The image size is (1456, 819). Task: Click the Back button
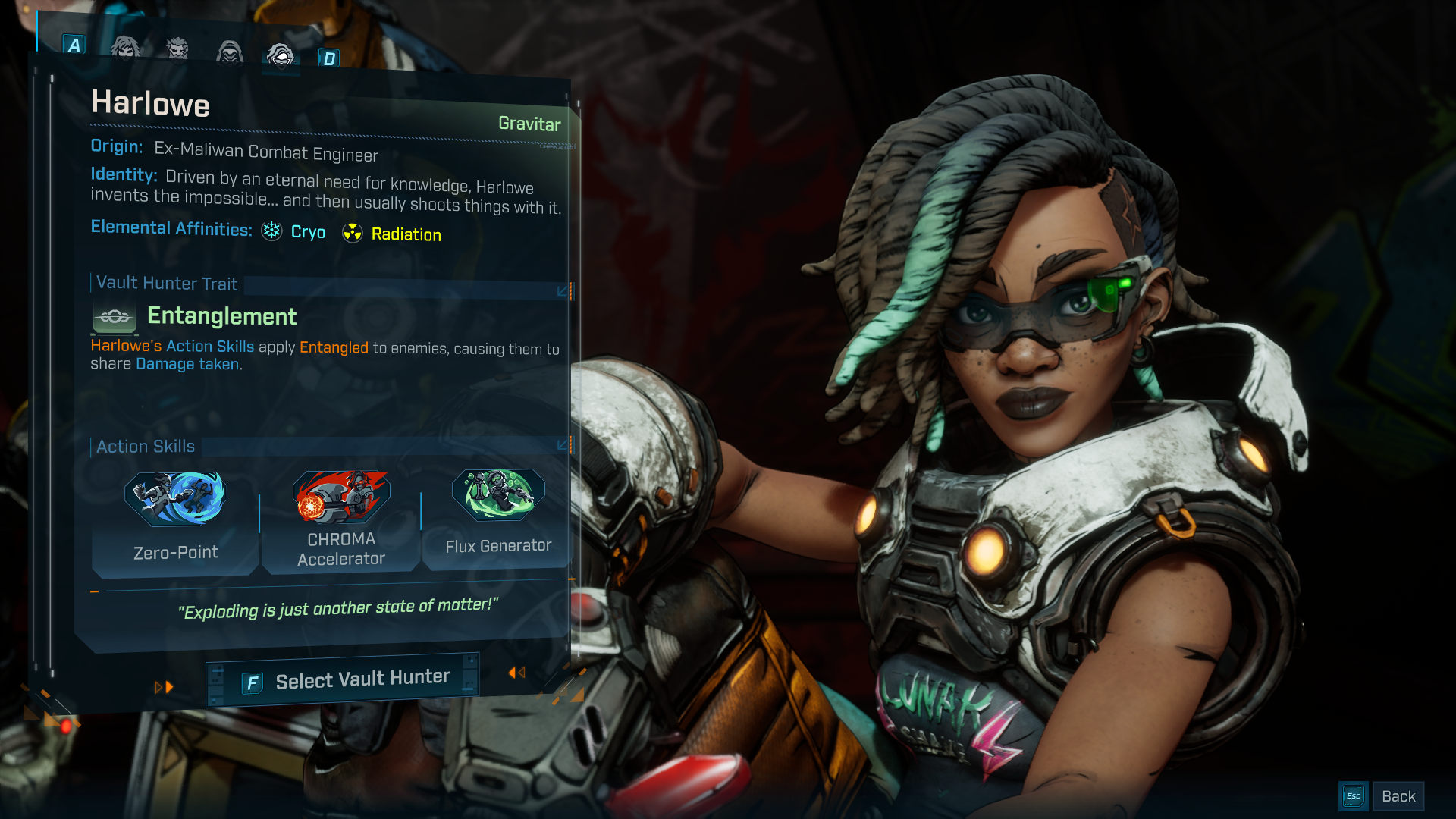pos(1398,796)
